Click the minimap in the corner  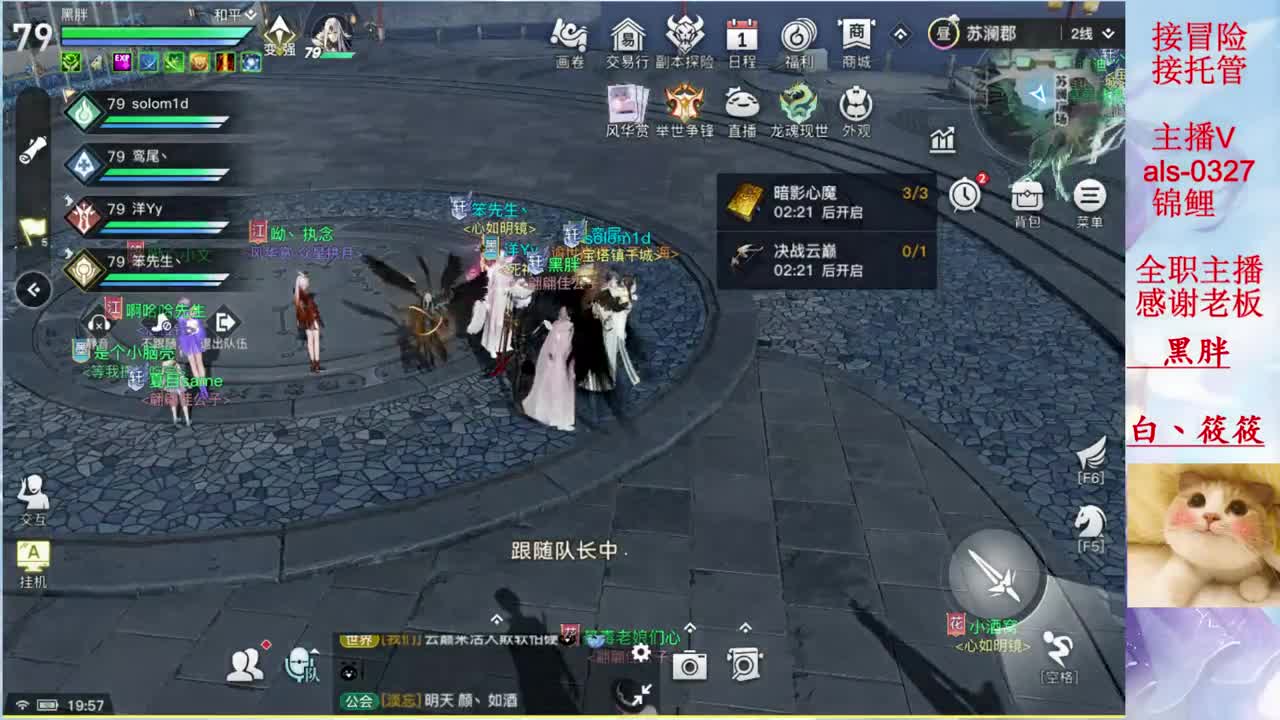coord(1040,95)
